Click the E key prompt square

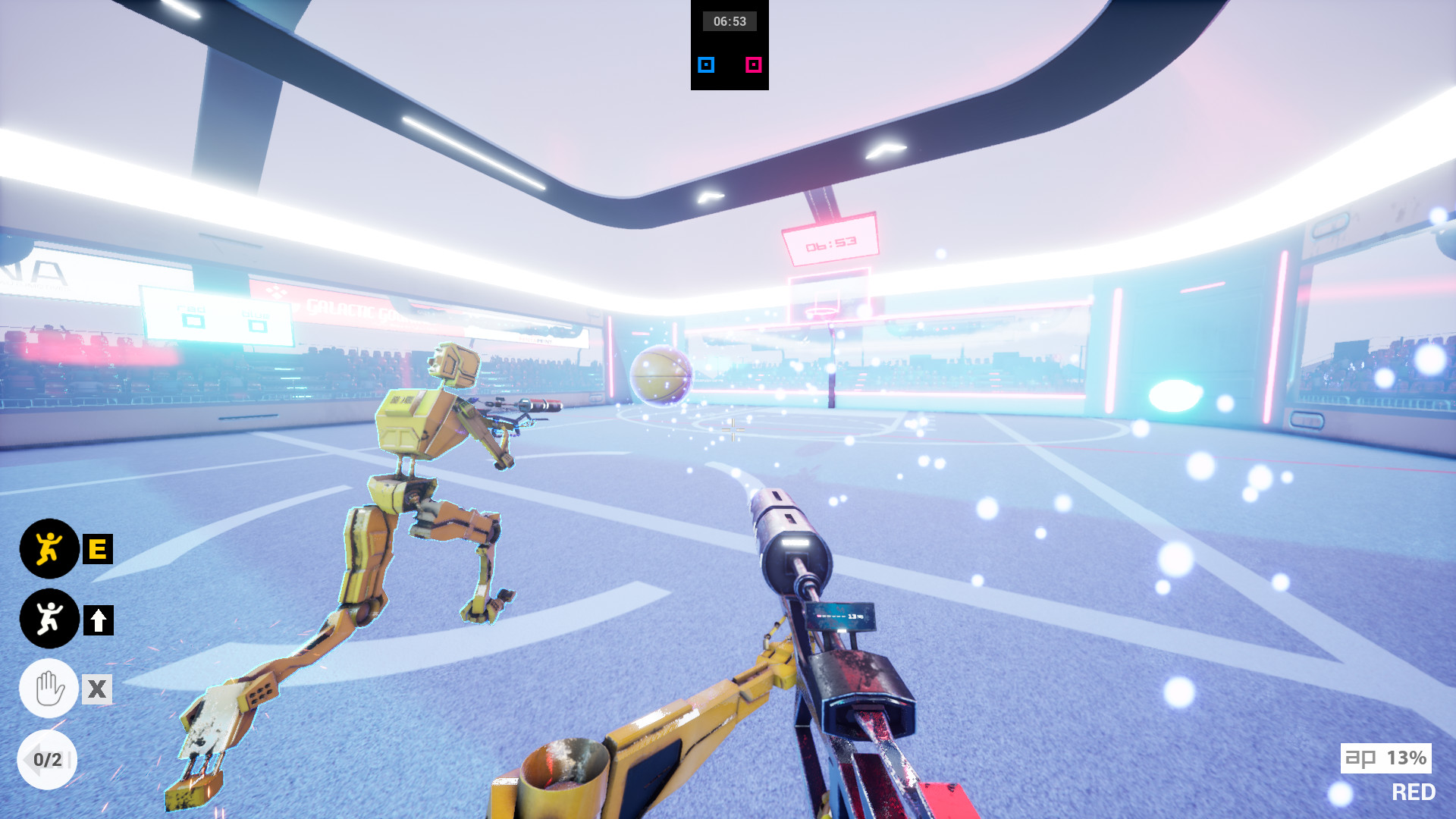point(96,550)
